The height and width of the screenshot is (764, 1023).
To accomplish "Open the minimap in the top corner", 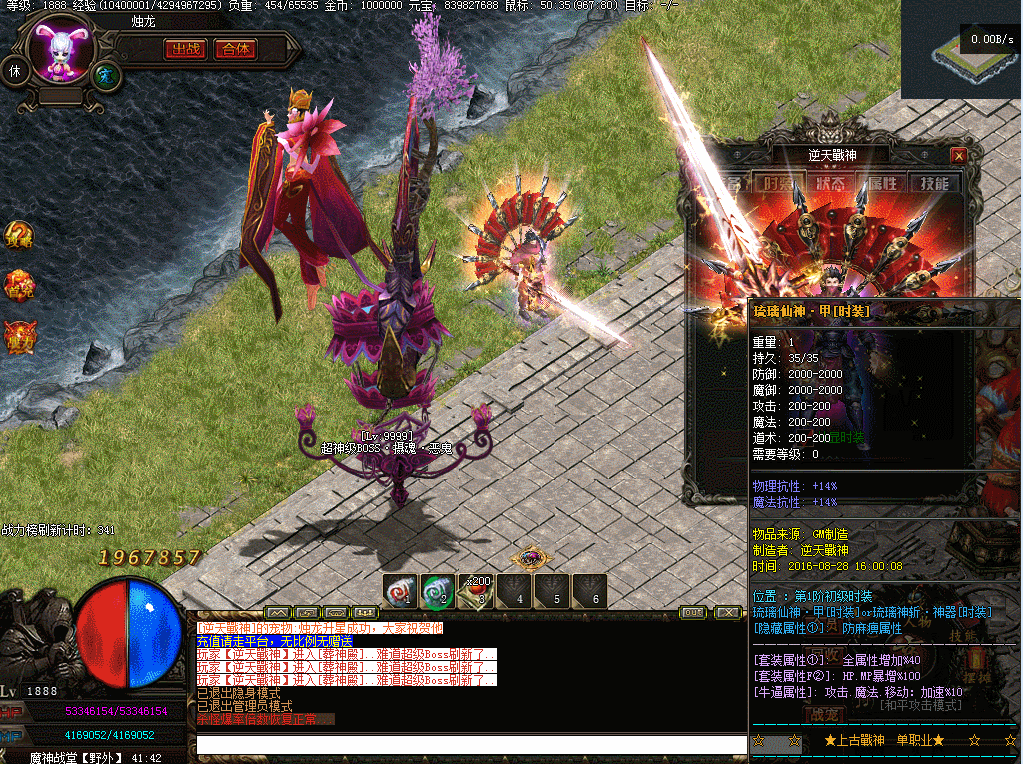I will click(961, 49).
